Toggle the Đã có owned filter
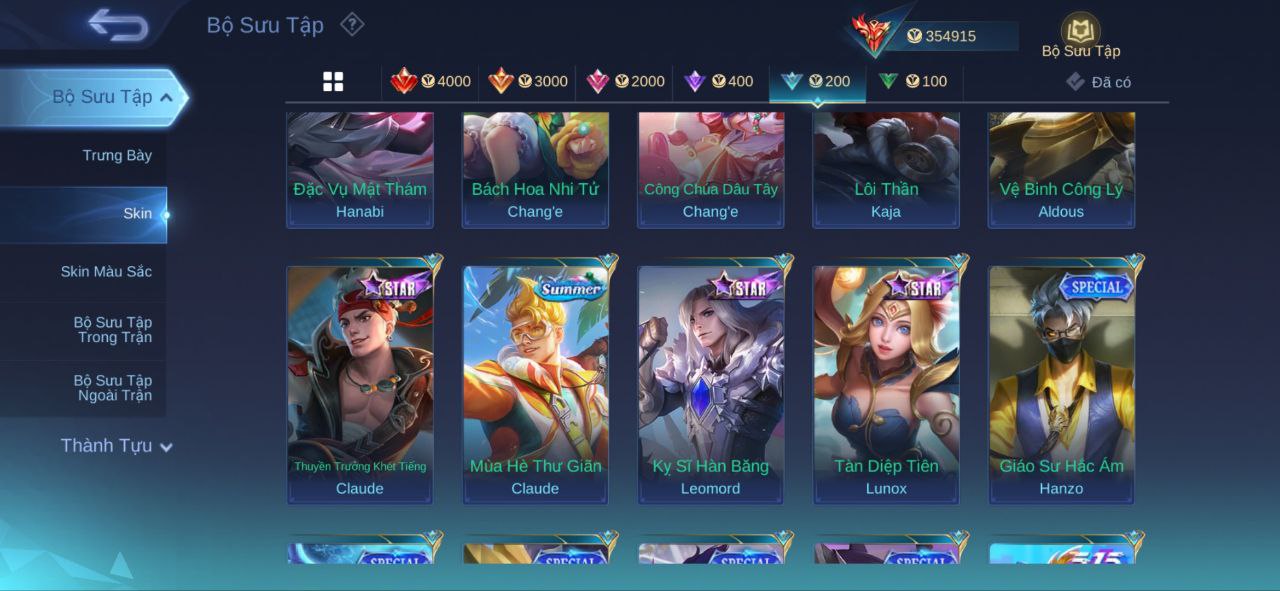This screenshot has width=1280, height=591. [x=1098, y=82]
